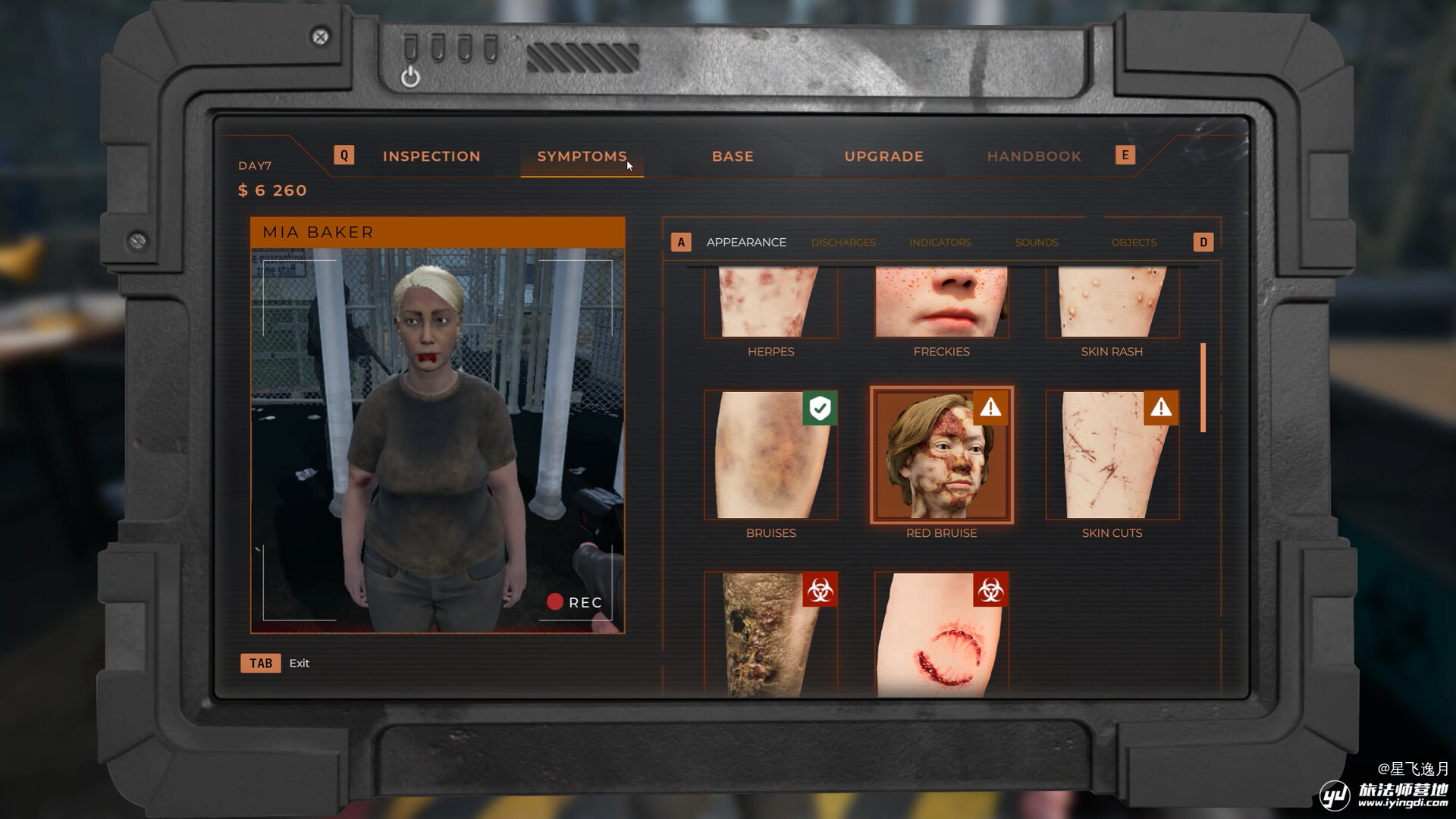Pick the Freckles symptom thumbnail
Screen dimensions: 1456x819
tap(941, 303)
